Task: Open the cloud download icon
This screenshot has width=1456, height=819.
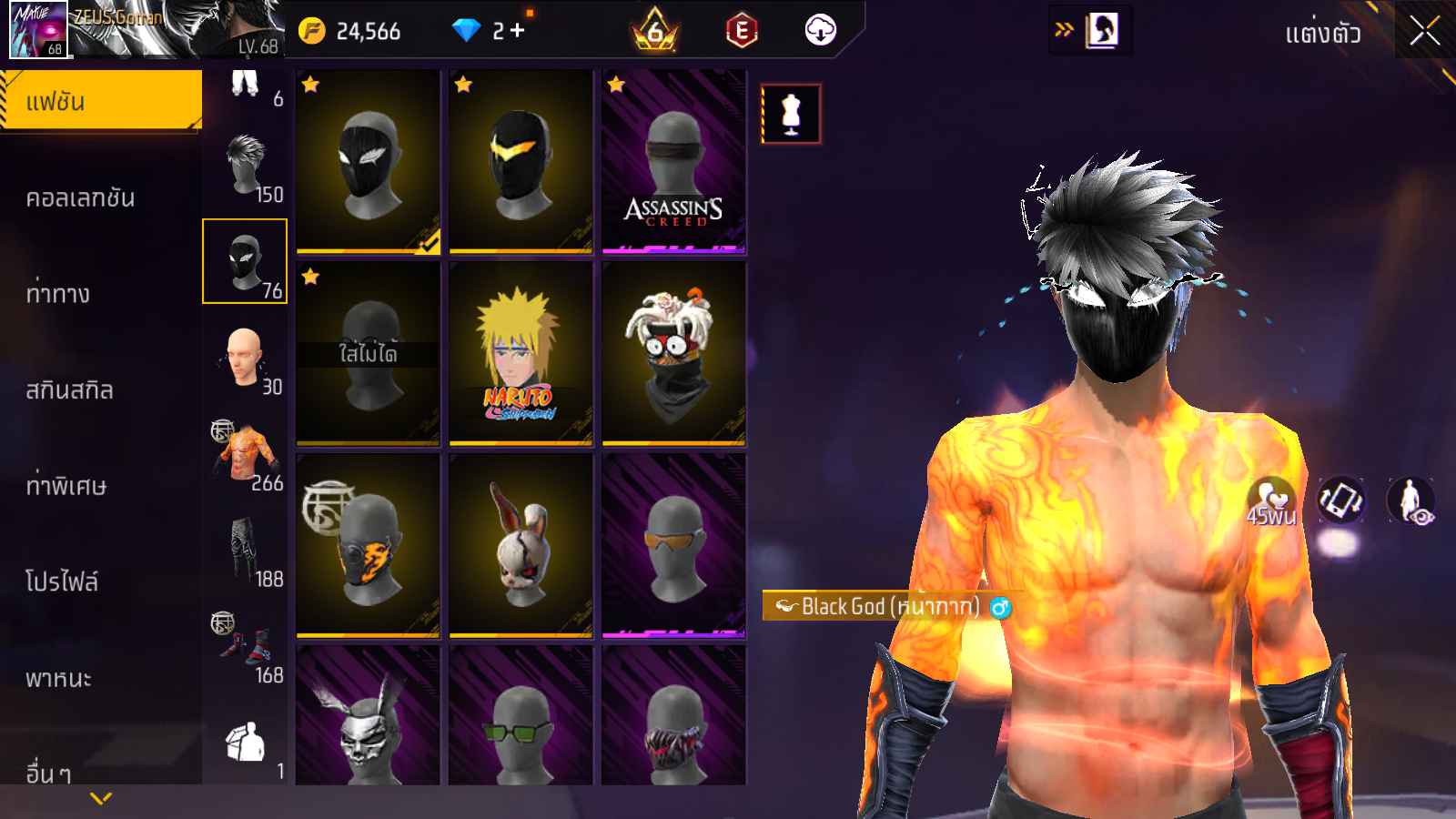Action: 820,31
